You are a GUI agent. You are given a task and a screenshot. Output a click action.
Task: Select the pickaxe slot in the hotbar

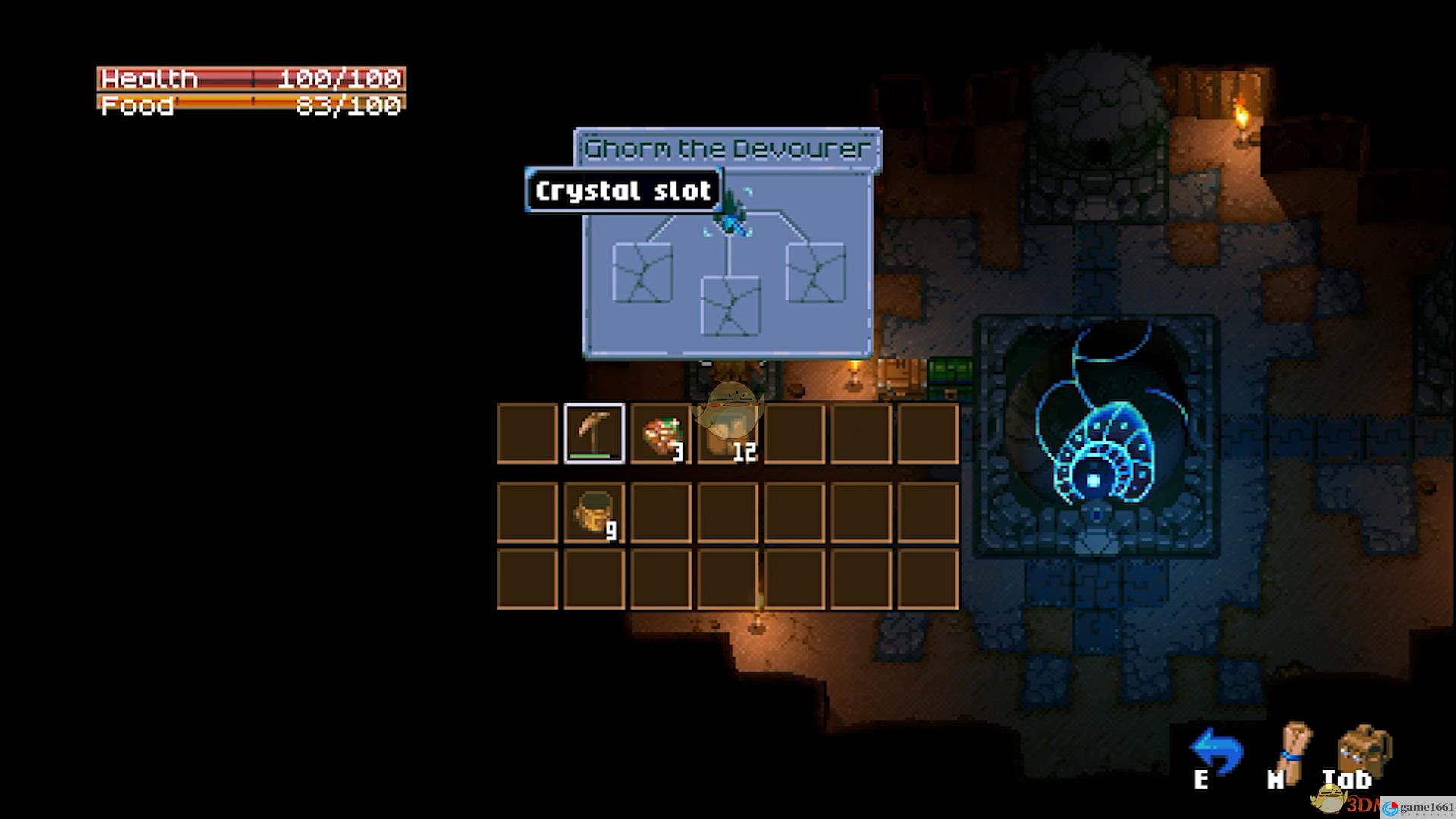pos(595,433)
